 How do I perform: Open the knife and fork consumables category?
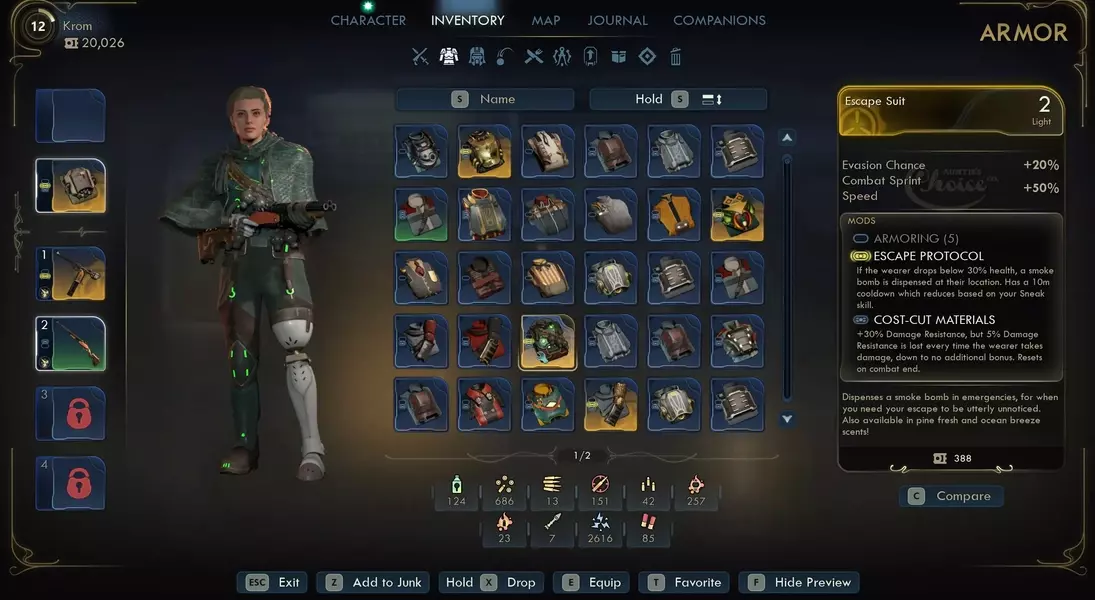pos(534,57)
